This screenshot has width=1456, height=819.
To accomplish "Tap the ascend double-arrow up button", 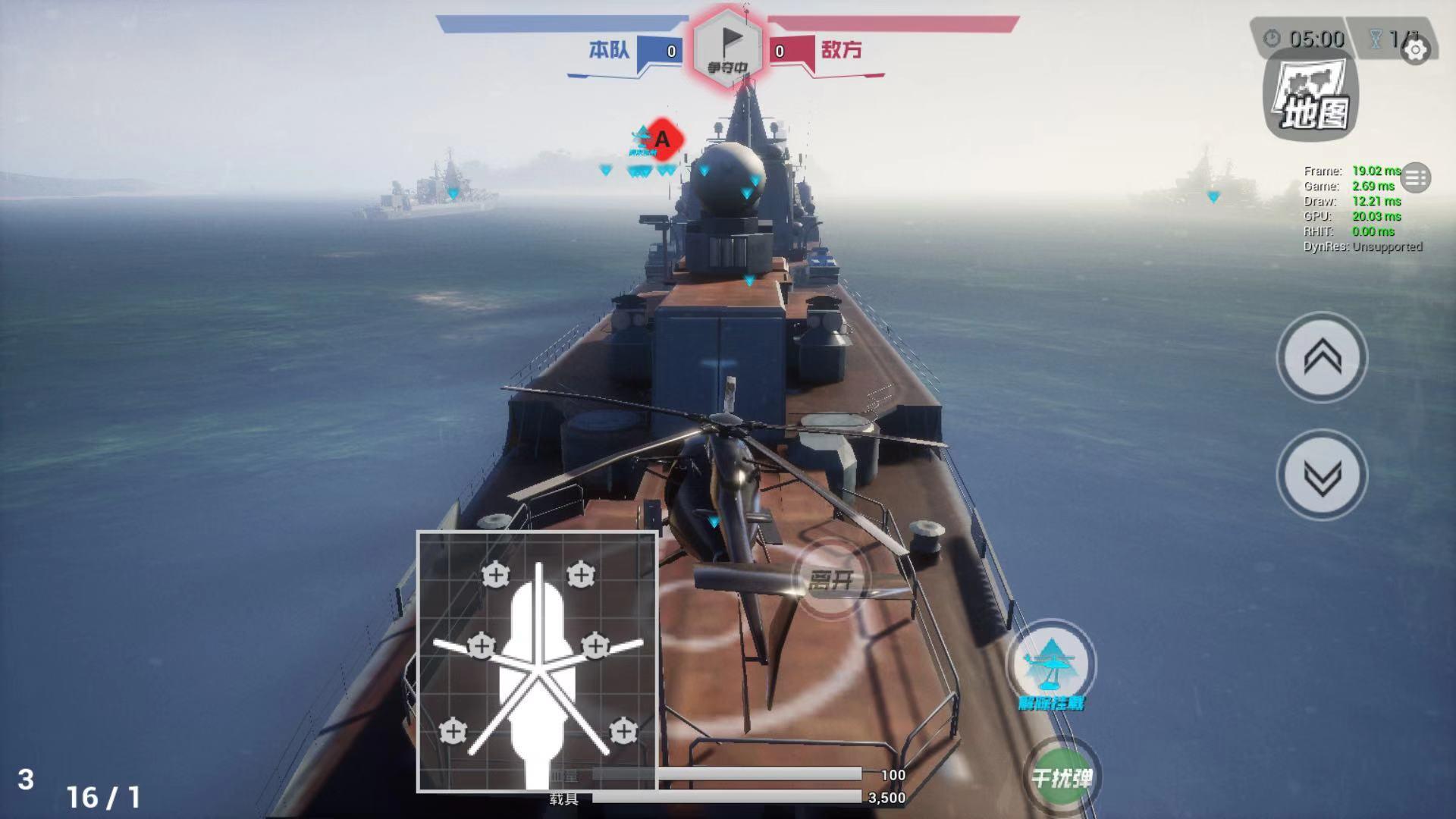I will pos(1322,357).
